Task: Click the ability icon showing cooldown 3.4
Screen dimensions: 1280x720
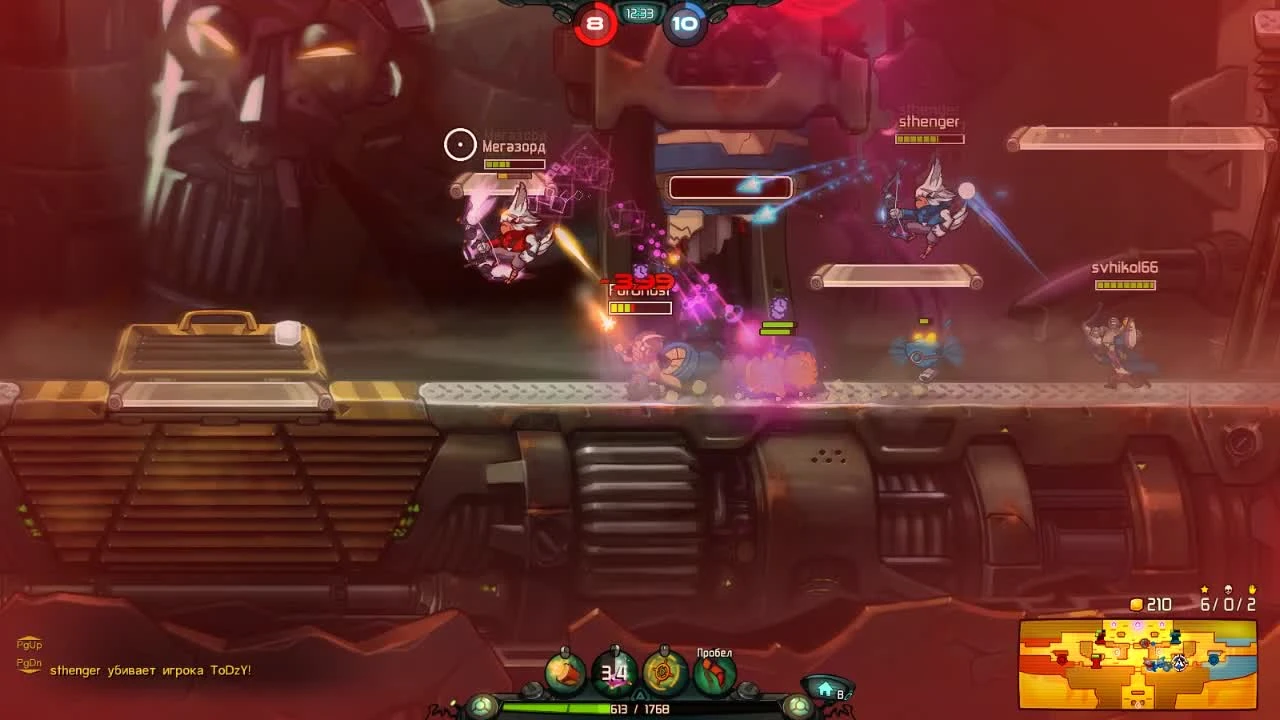Action: (615, 673)
